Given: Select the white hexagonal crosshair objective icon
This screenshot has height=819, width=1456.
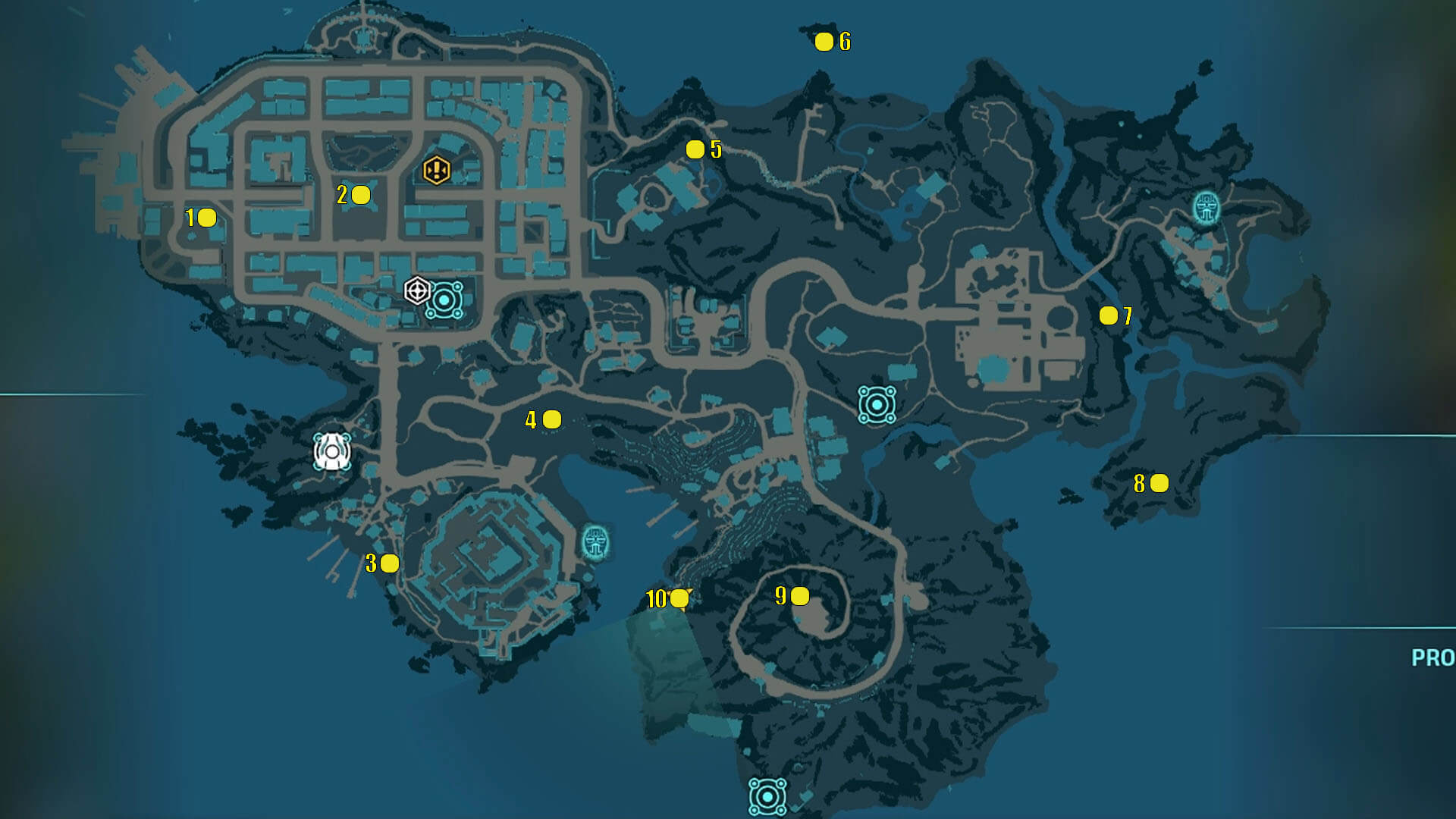Looking at the screenshot, I should point(416,290).
